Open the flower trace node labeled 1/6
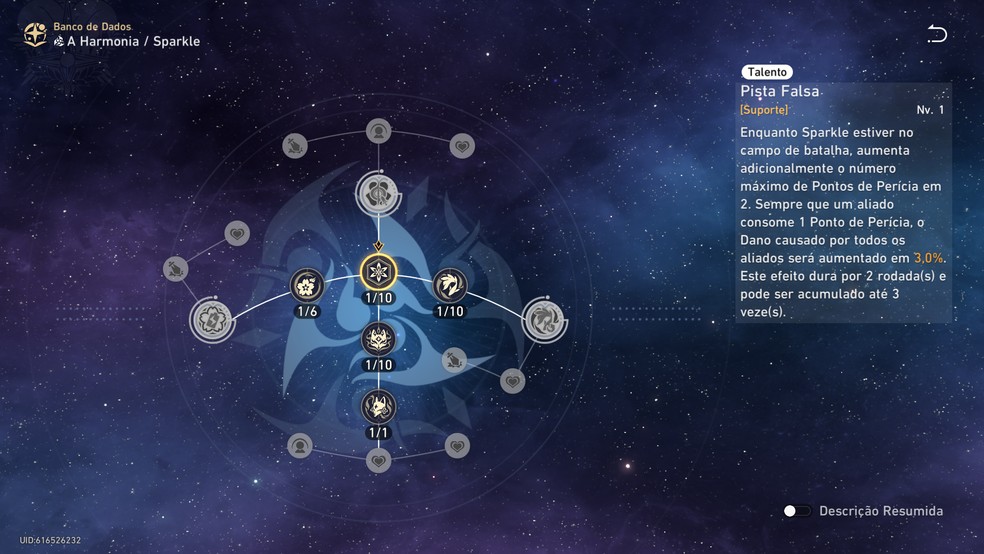This screenshot has height=554, width=984. (x=307, y=285)
